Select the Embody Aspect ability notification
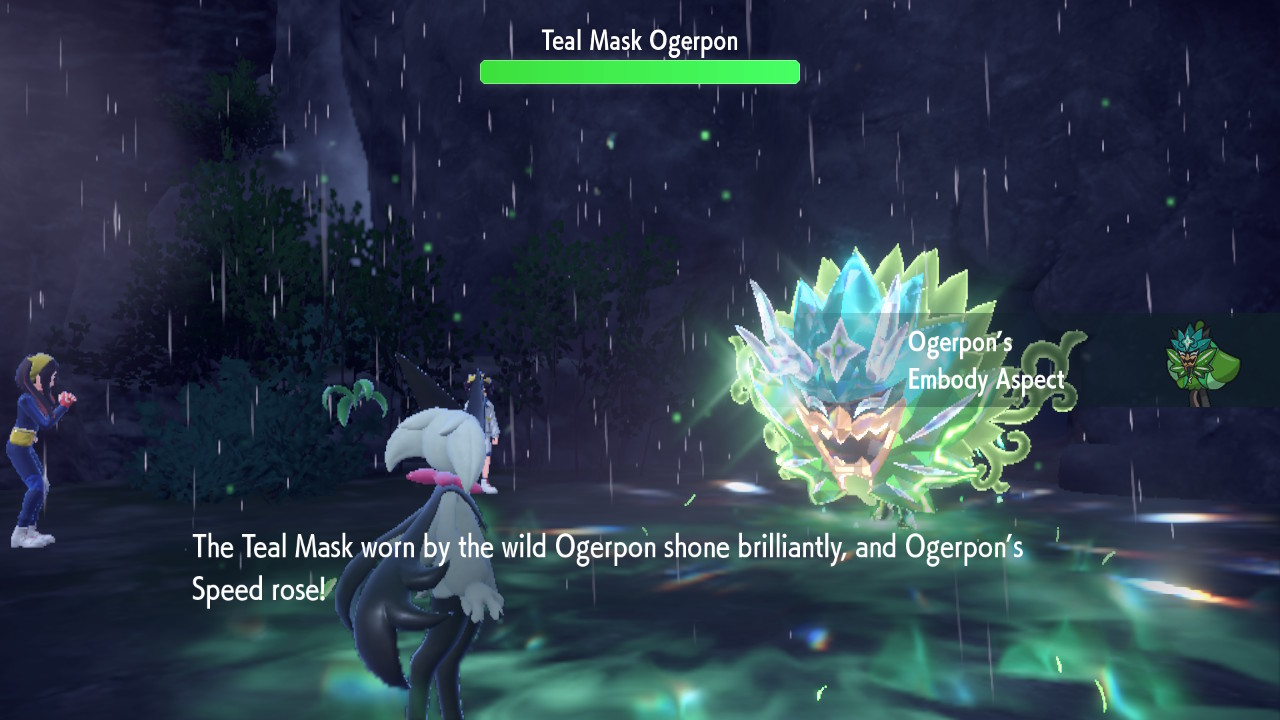 [x=986, y=361]
